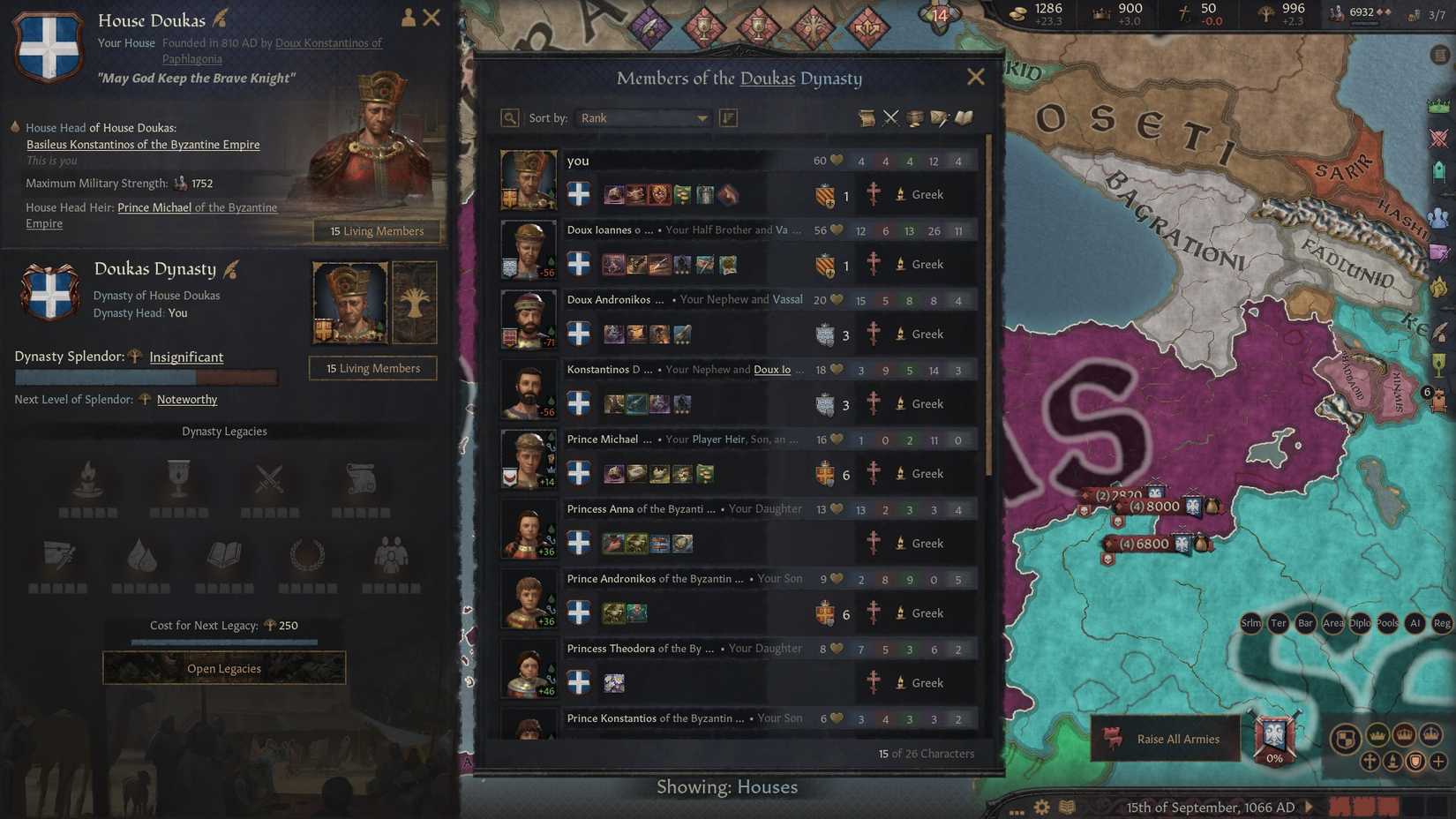Click Showing: Houses at the bottom of the window
Image resolution: width=1456 pixels, height=819 pixels.
(x=727, y=786)
